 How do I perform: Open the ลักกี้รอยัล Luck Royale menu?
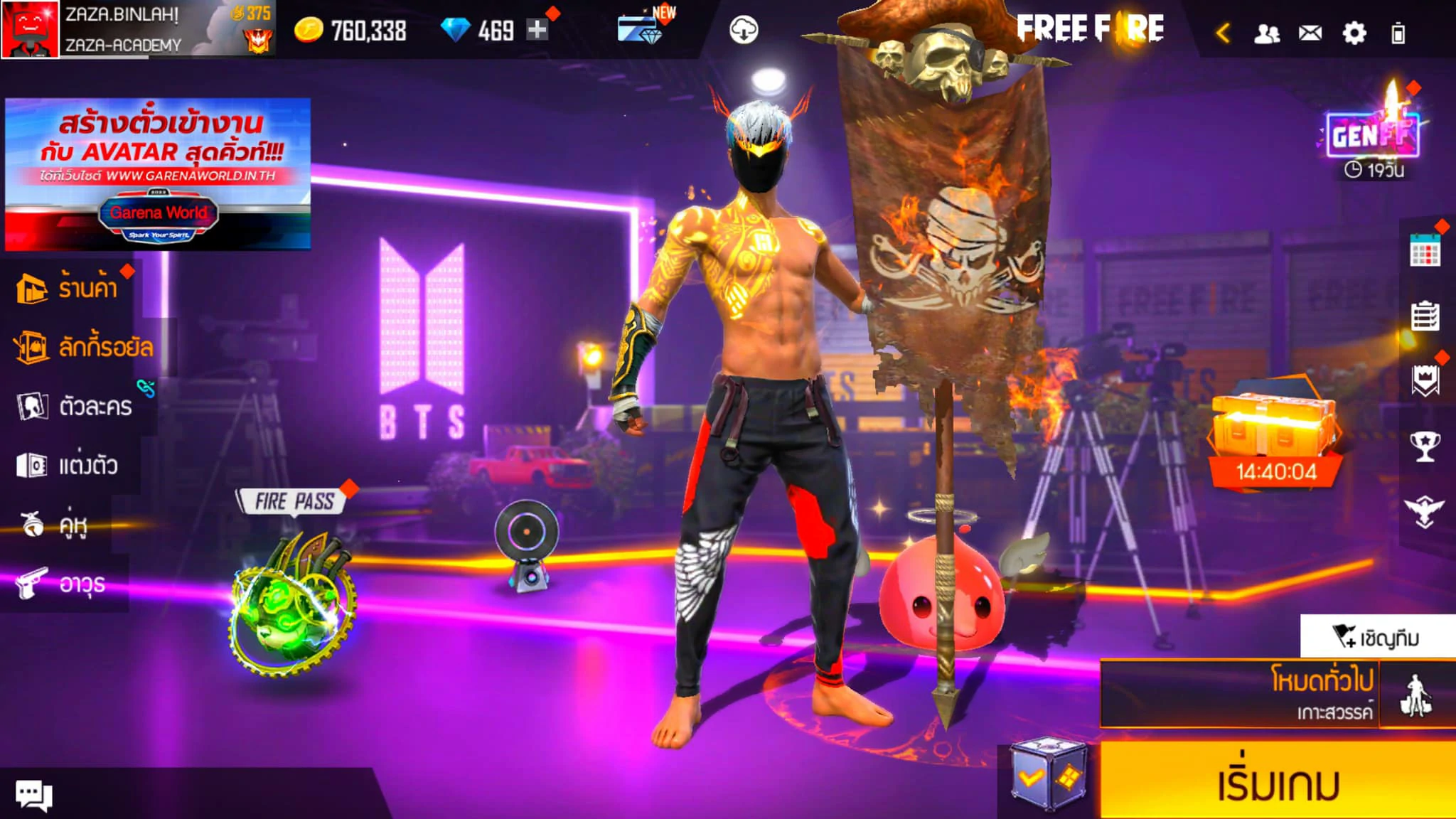point(85,347)
